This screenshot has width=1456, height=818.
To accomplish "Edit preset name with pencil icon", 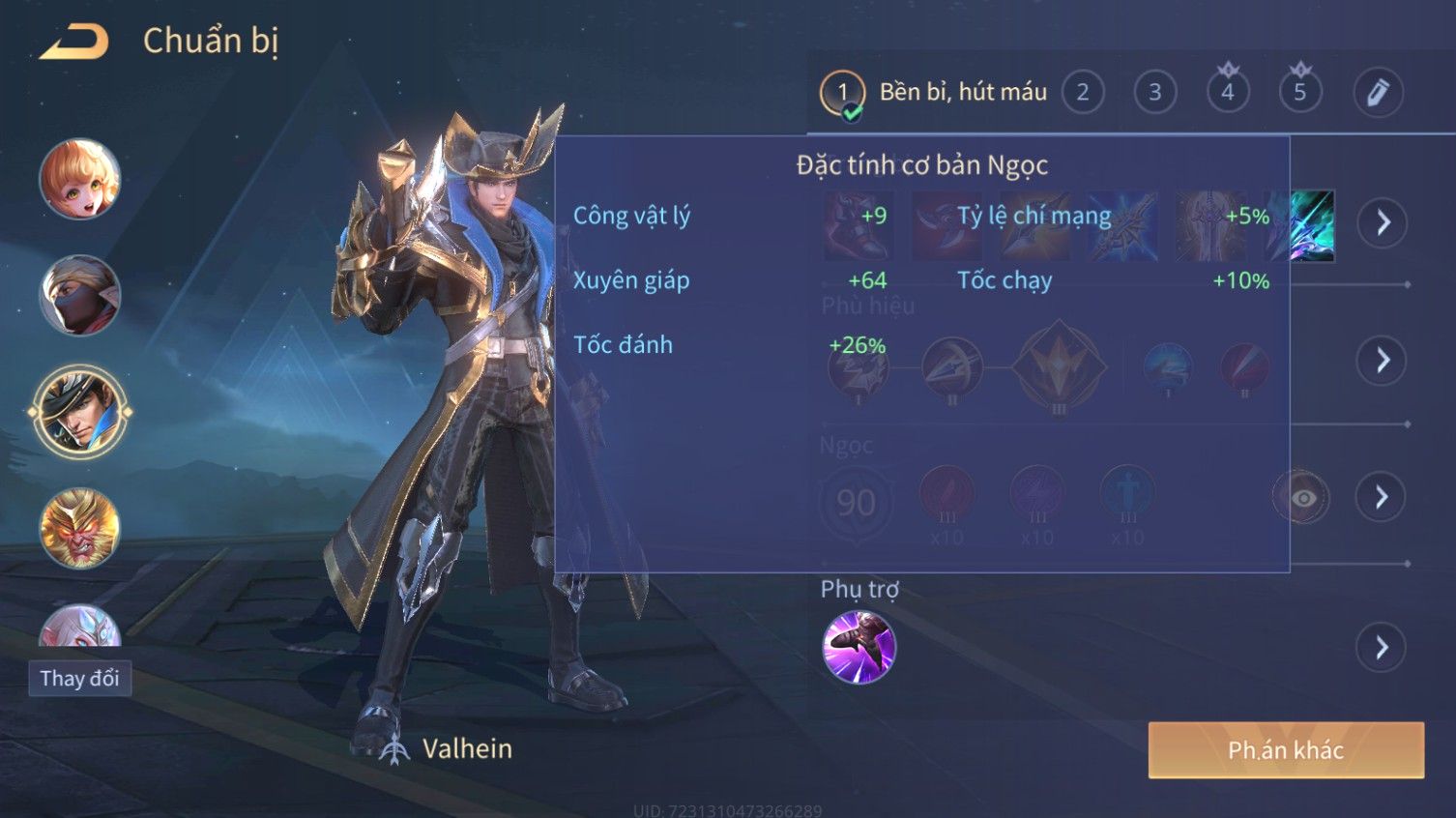I will (1378, 93).
